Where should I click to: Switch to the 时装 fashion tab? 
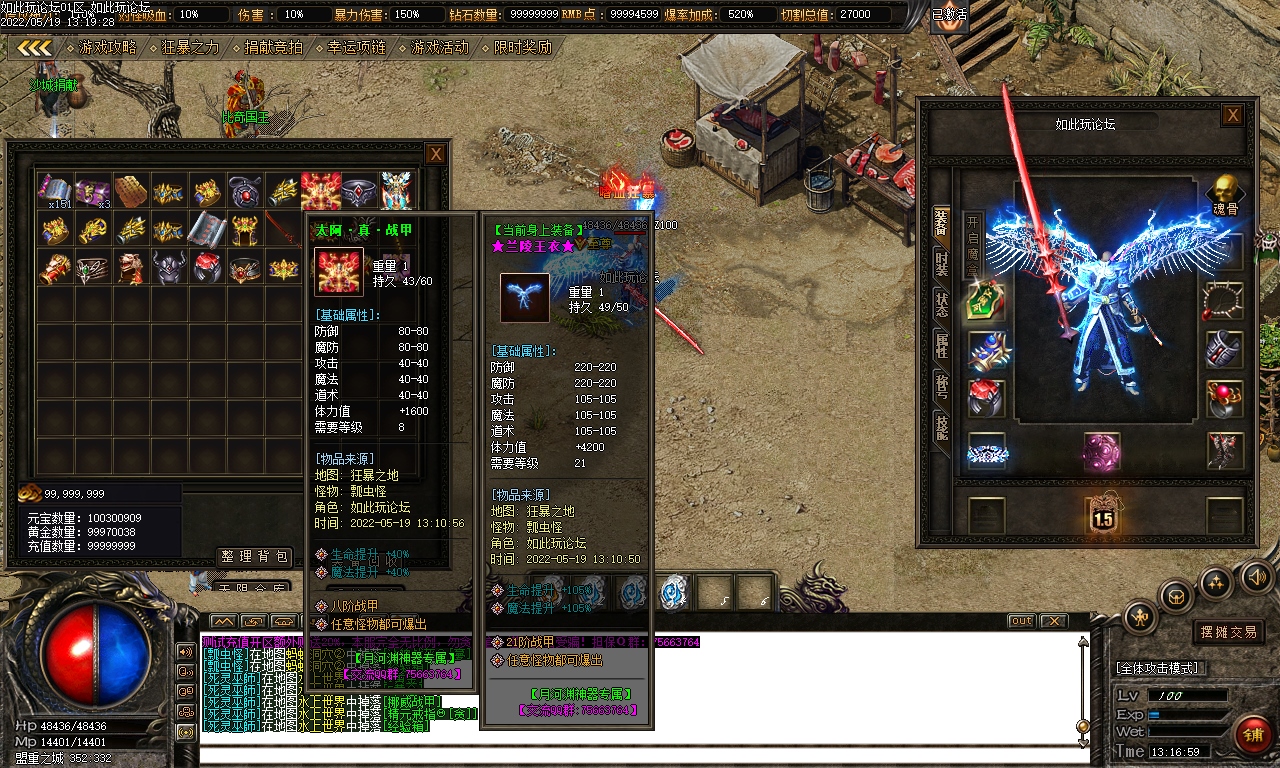pos(941,263)
